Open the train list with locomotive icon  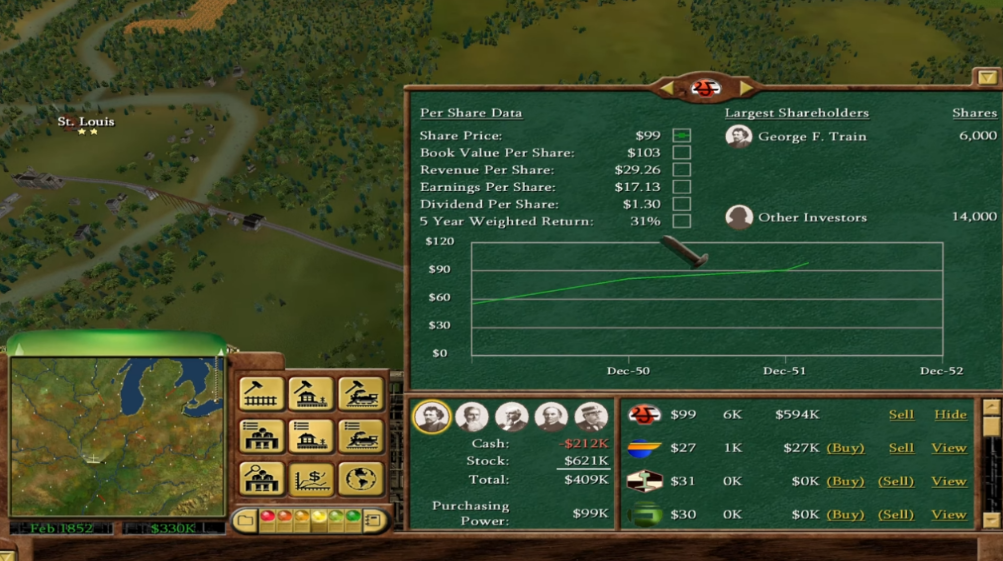(360, 436)
